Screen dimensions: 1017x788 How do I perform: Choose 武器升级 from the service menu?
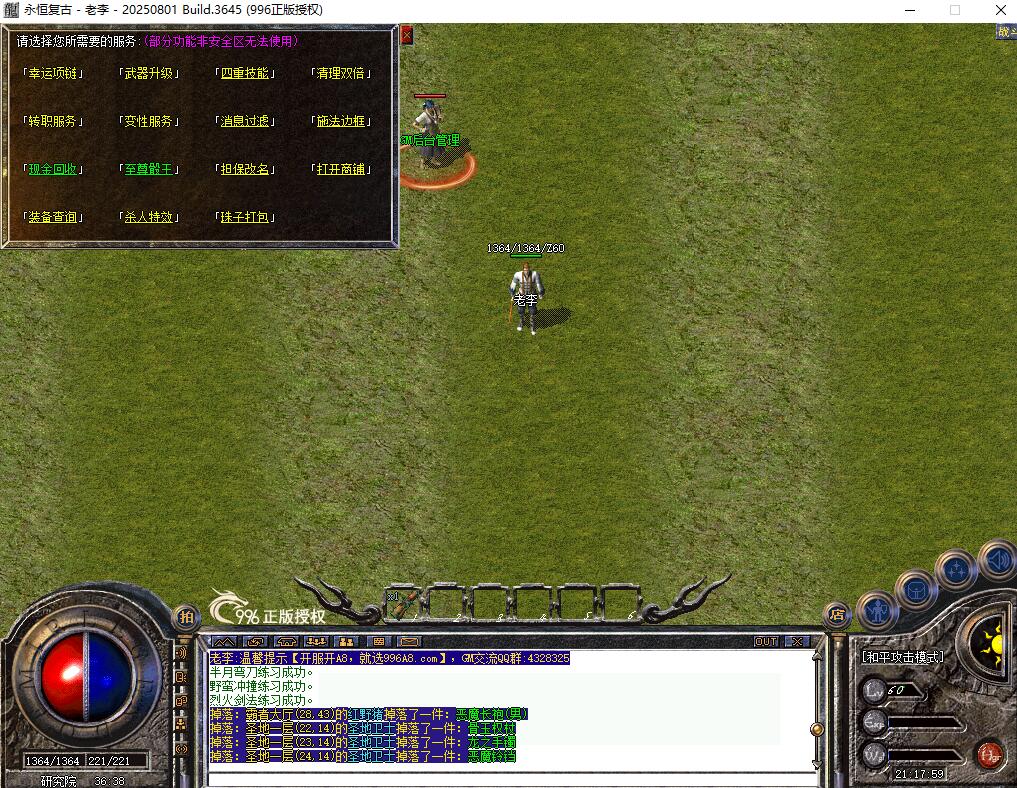(149, 73)
